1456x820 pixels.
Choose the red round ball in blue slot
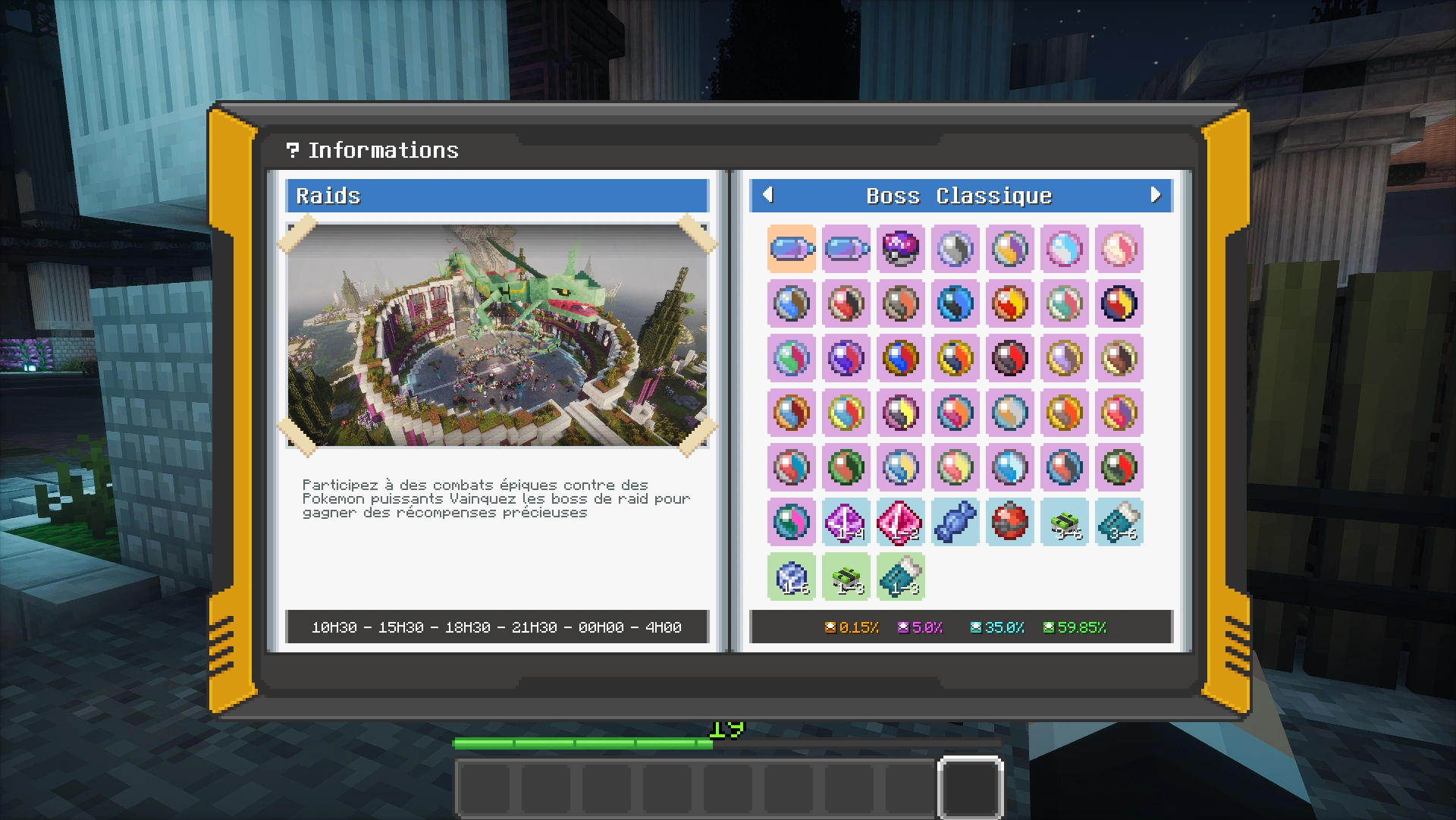pyautogui.click(x=1009, y=522)
